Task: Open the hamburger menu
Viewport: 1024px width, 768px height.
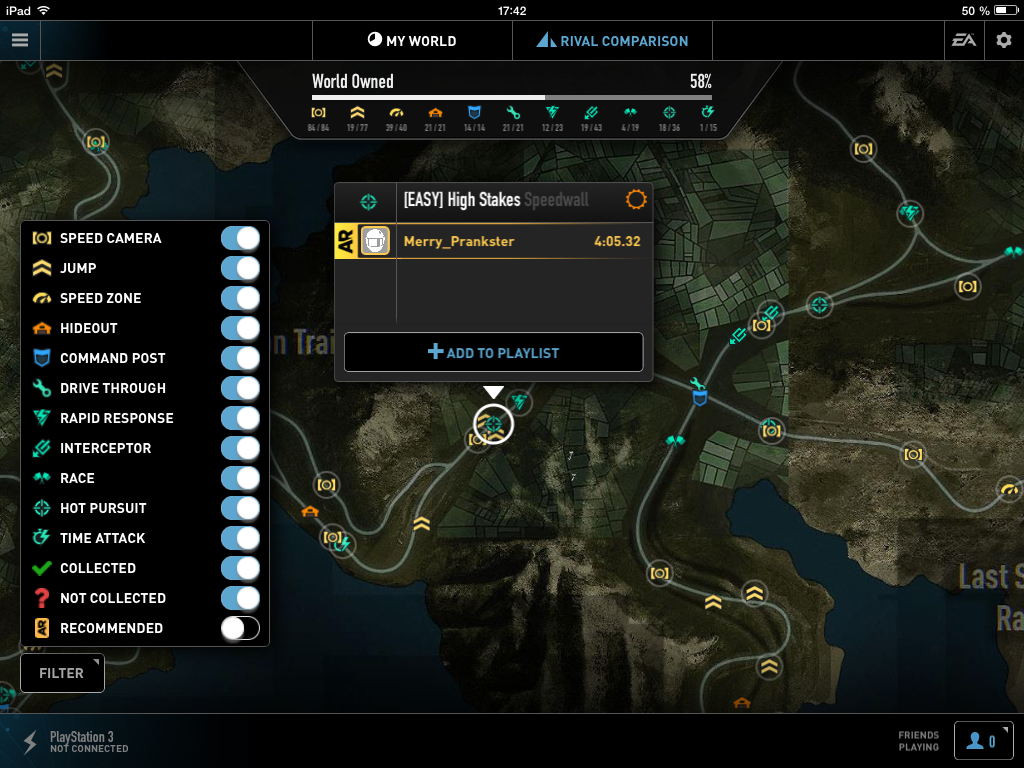Action: [20, 40]
